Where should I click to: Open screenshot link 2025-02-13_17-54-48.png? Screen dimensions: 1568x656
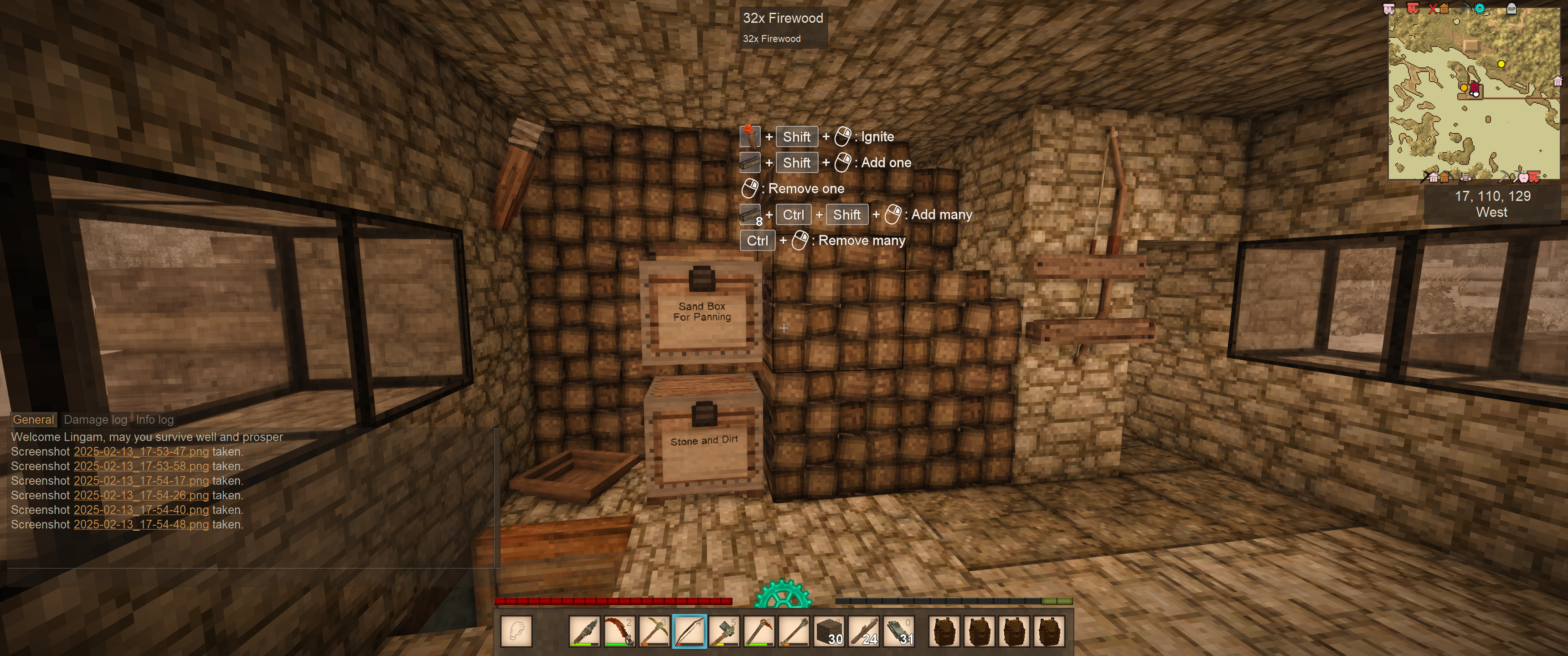coord(140,524)
